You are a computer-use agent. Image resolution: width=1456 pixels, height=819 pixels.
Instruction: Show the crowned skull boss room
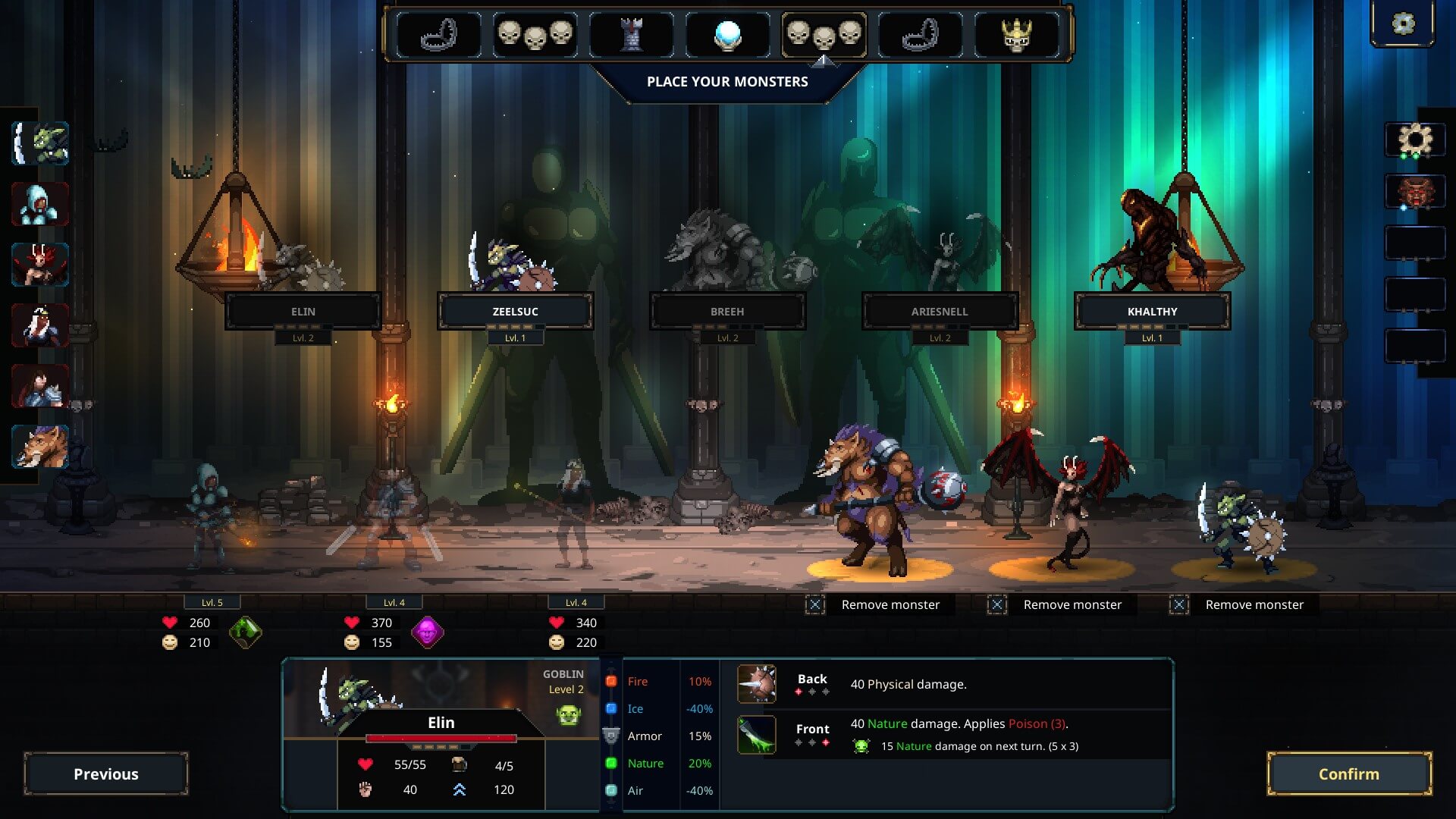(x=1016, y=35)
